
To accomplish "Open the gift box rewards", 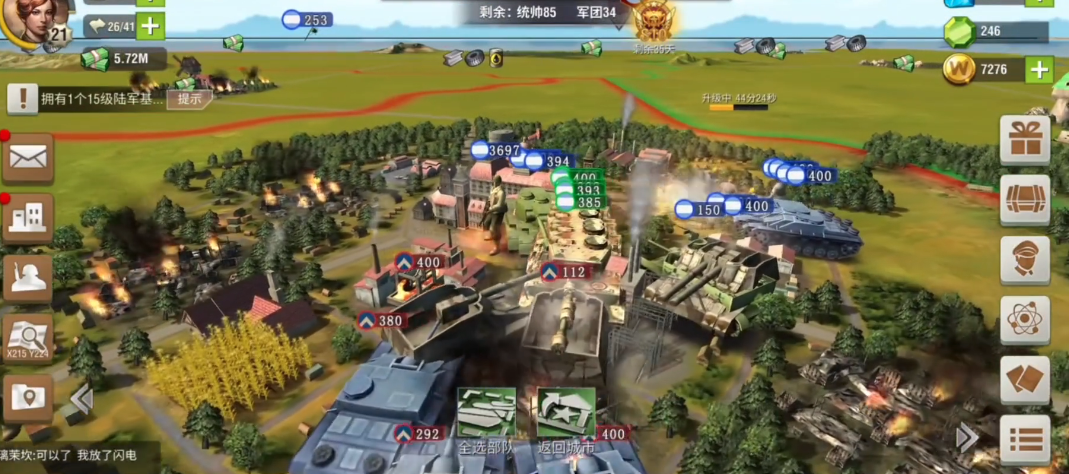I will point(1025,140).
